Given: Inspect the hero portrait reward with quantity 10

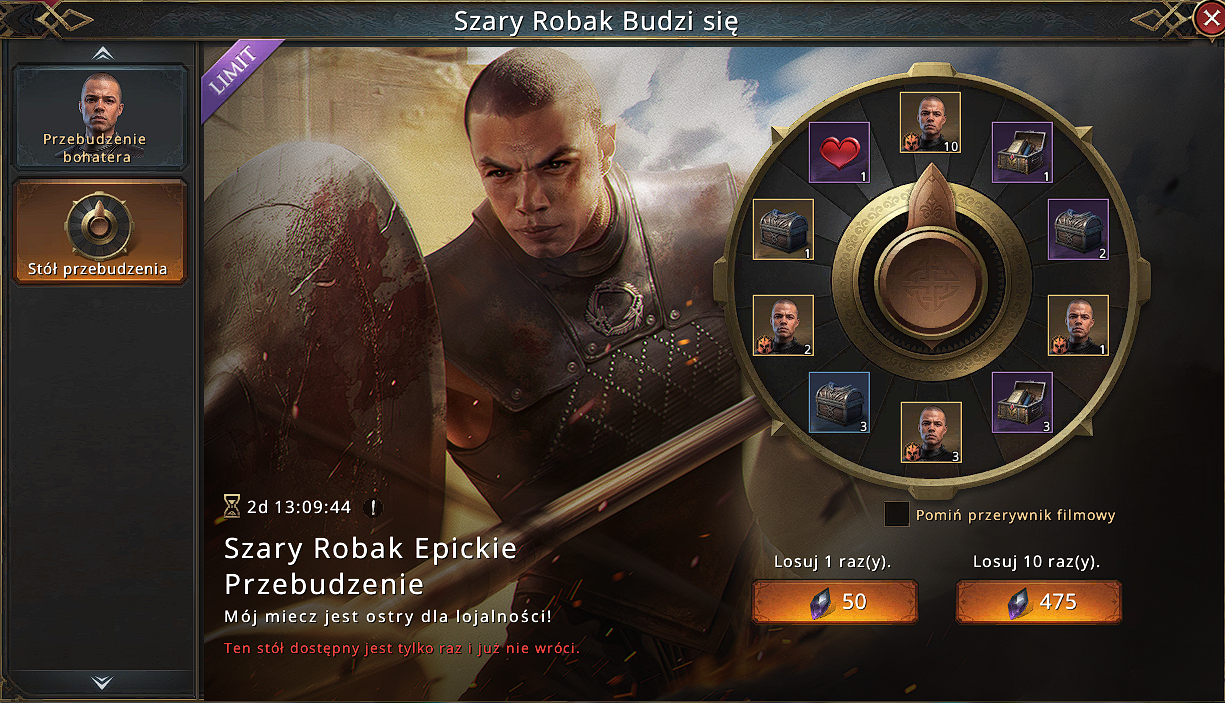Looking at the screenshot, I should point(930,122).
